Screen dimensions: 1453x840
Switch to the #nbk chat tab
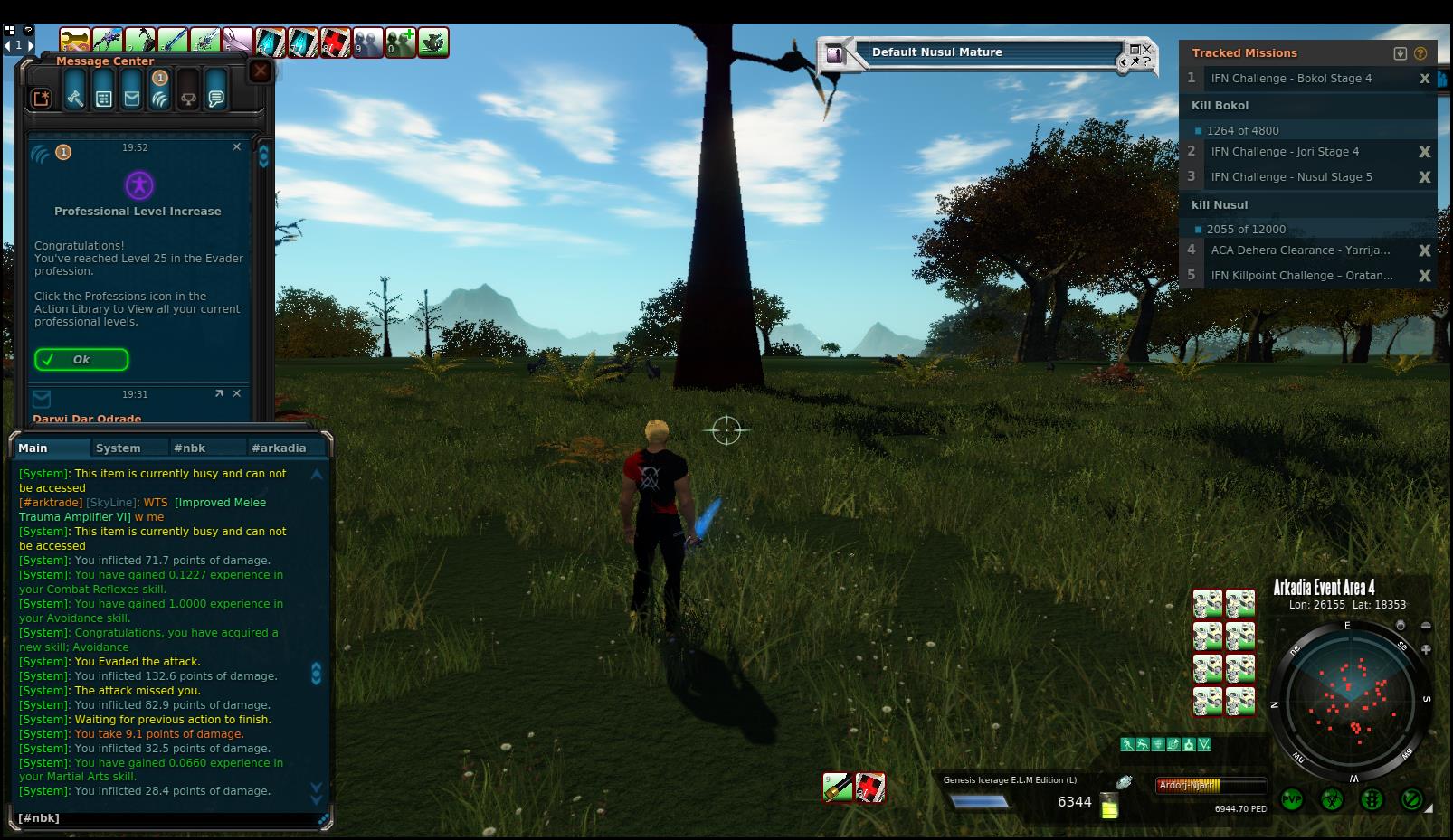coord(190,448)
